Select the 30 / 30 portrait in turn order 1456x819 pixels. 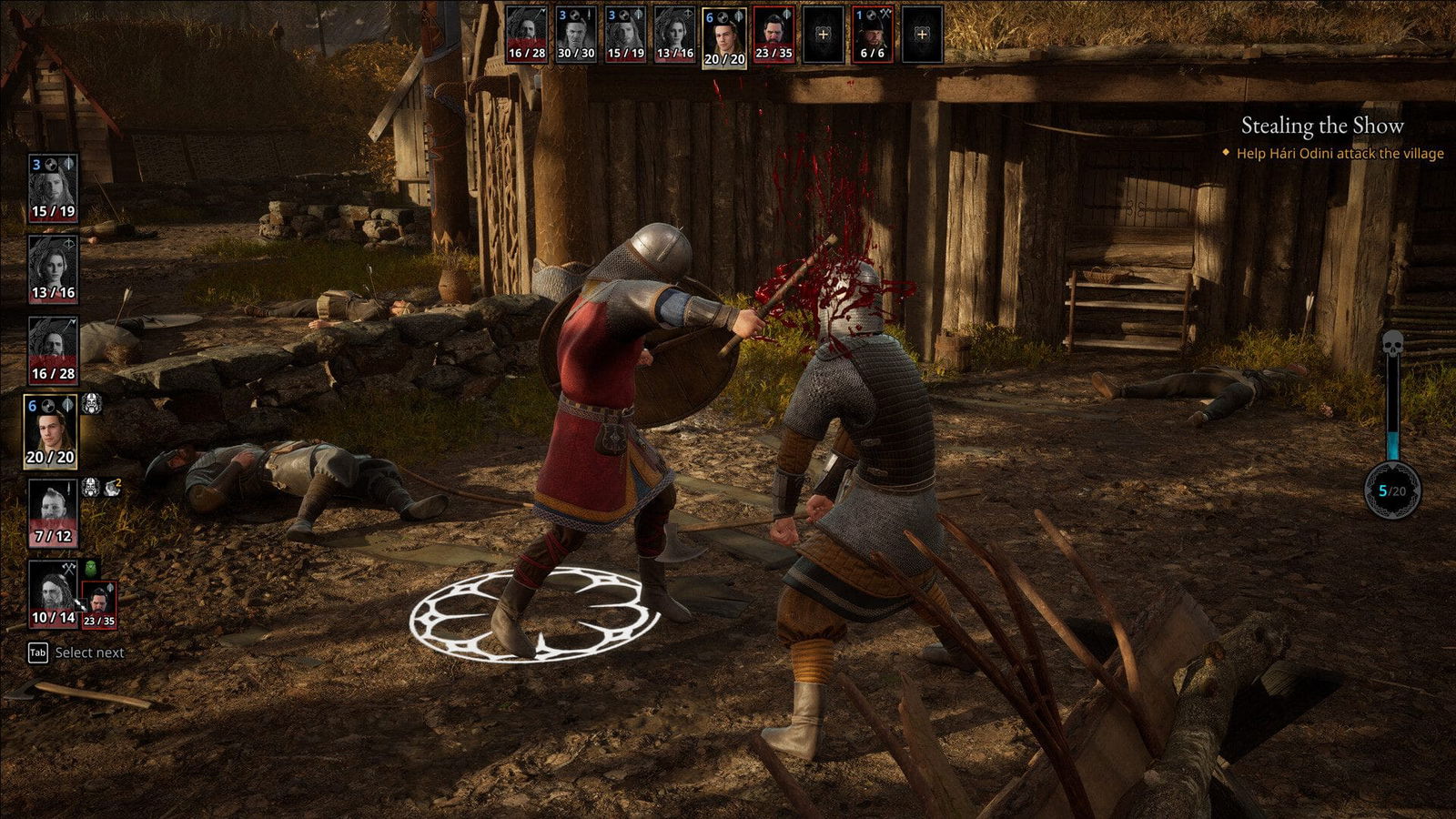point(576,35)
